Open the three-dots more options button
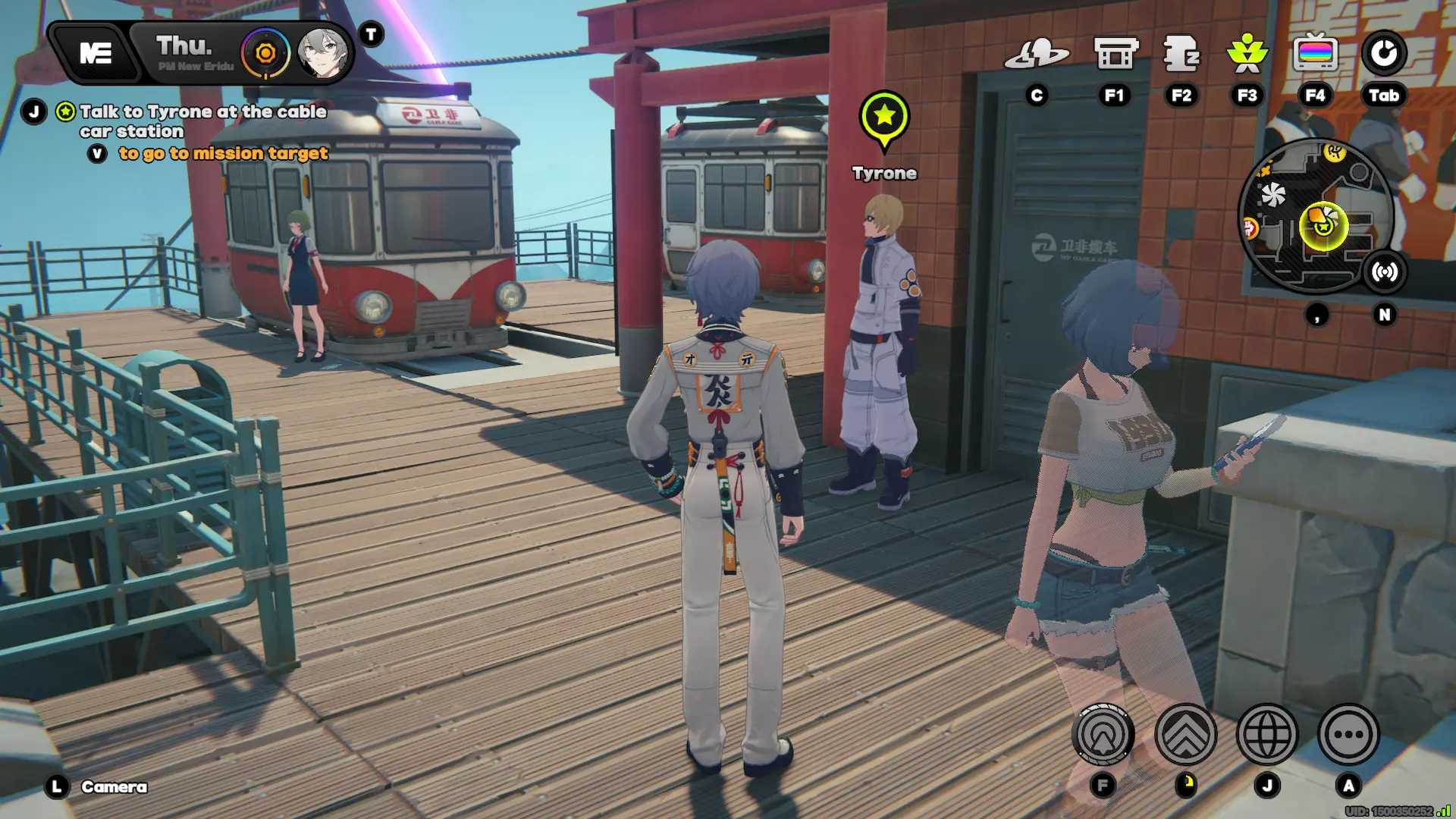1456x819 pixels. [1348, 734]
